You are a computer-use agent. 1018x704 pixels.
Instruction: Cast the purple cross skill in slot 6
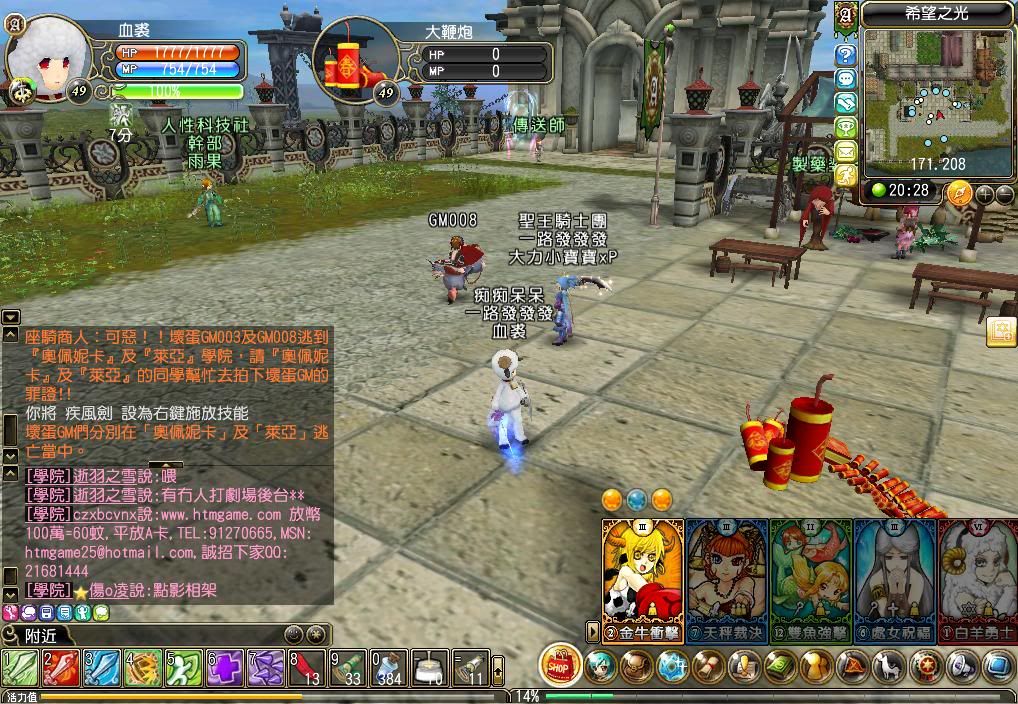[x=226, y=666]
